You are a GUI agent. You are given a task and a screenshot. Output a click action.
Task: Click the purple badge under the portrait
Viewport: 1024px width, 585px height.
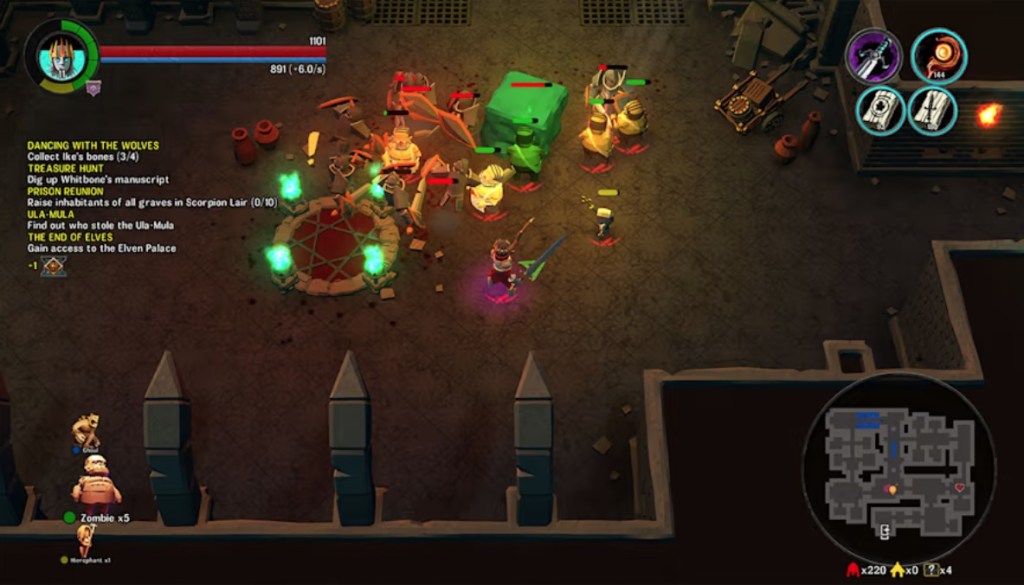[x=93, y=88]
